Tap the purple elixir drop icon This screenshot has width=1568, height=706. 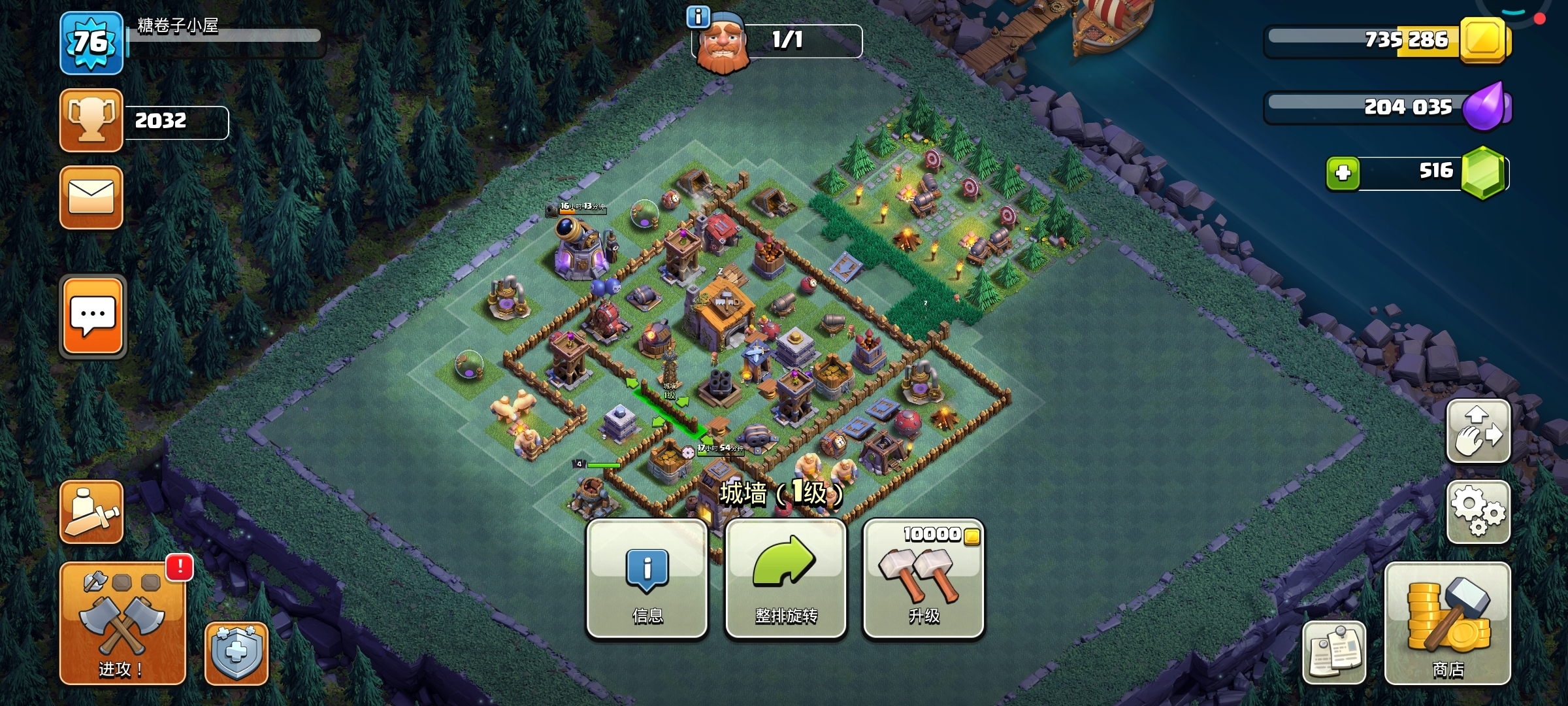(1486, 107)
